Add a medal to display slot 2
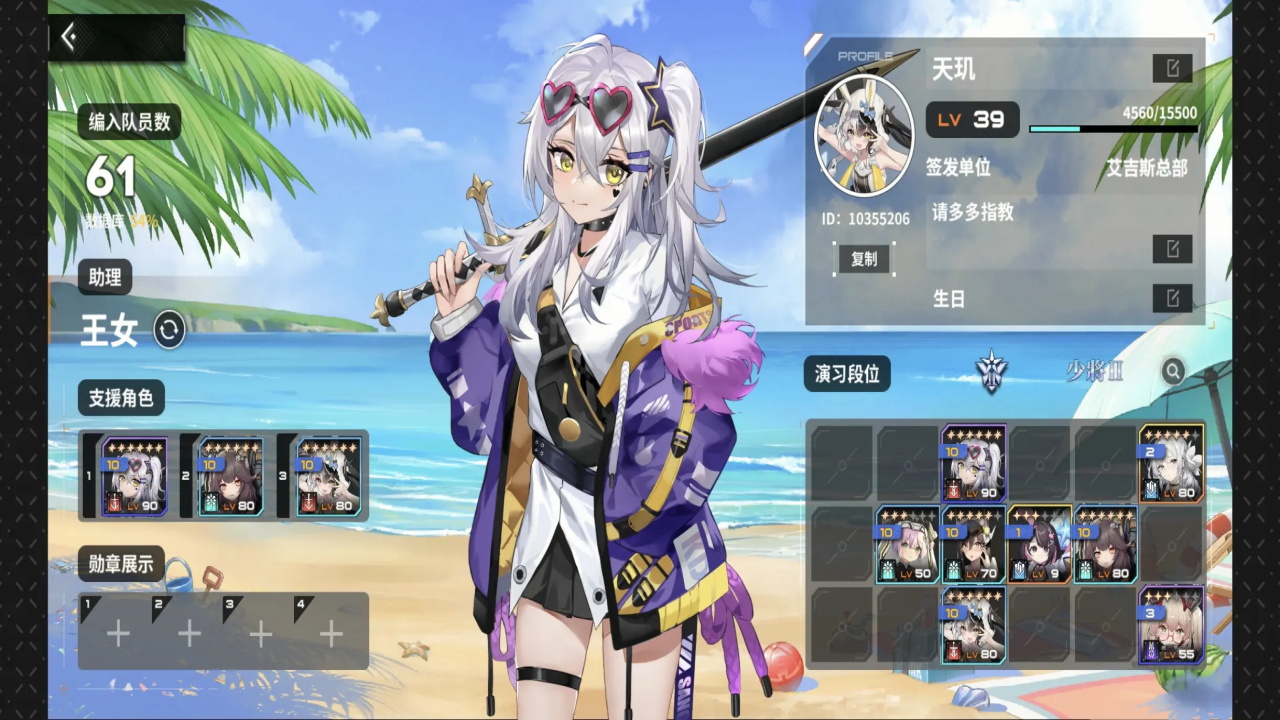Viewport: 1280px width, 720px height. point(189,633)
